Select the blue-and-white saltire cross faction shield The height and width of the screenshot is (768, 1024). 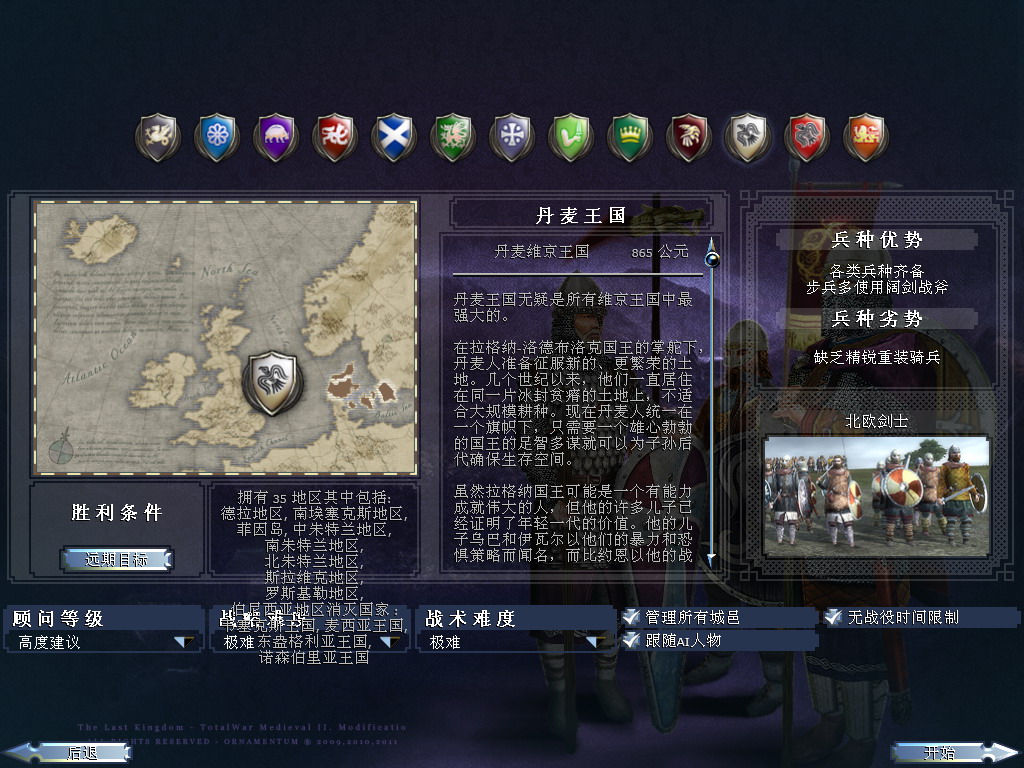click(x=392, y=138)
